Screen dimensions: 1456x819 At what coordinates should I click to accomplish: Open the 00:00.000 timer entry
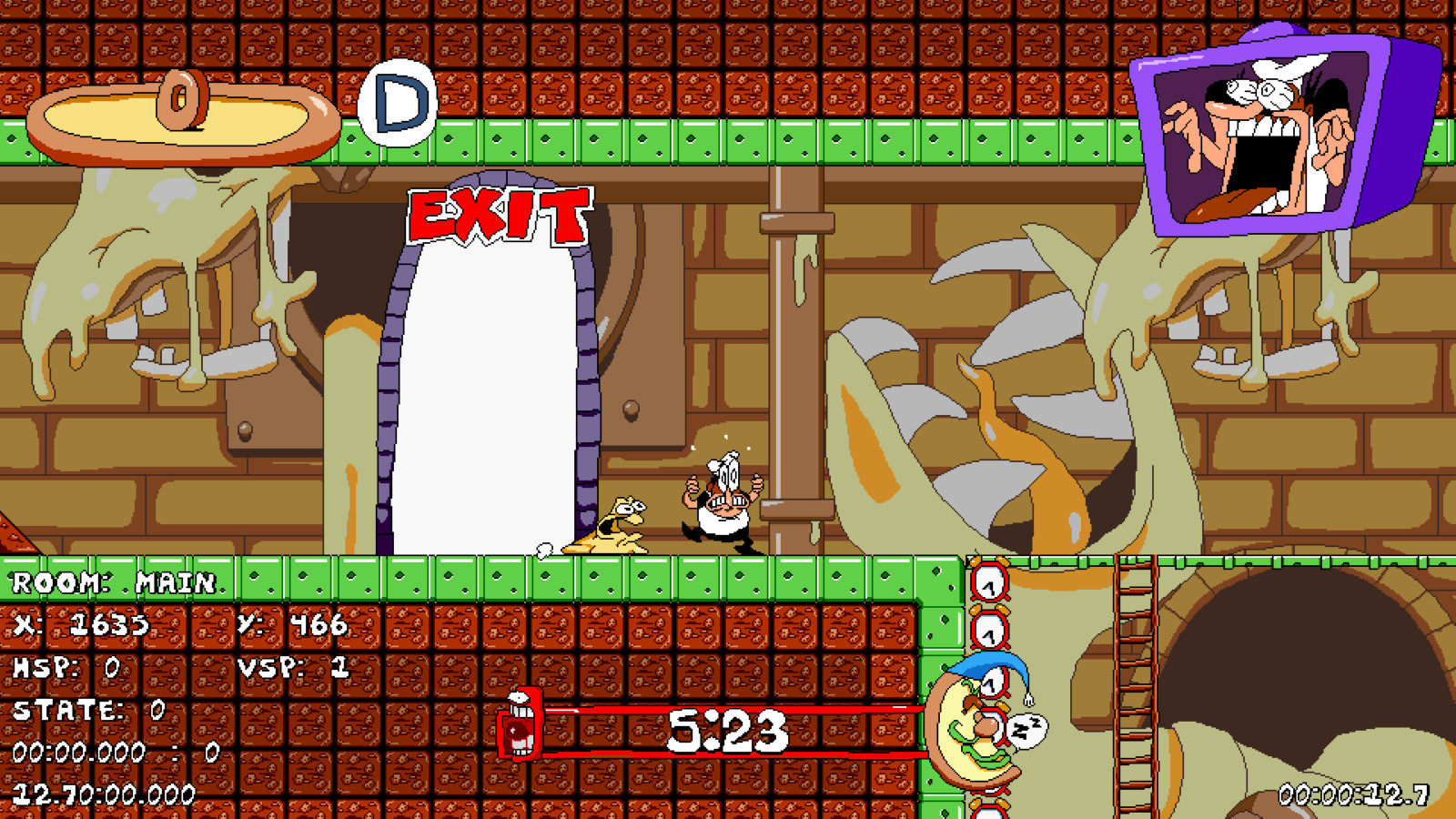pyautogui.click(x=73, y=753)
